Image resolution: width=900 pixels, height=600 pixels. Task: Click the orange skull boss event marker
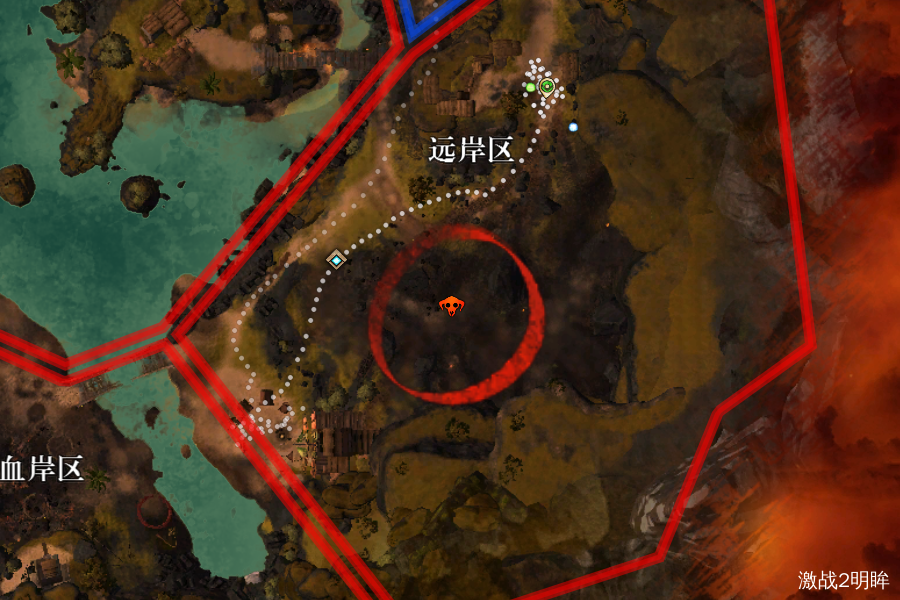click(452, 305)
